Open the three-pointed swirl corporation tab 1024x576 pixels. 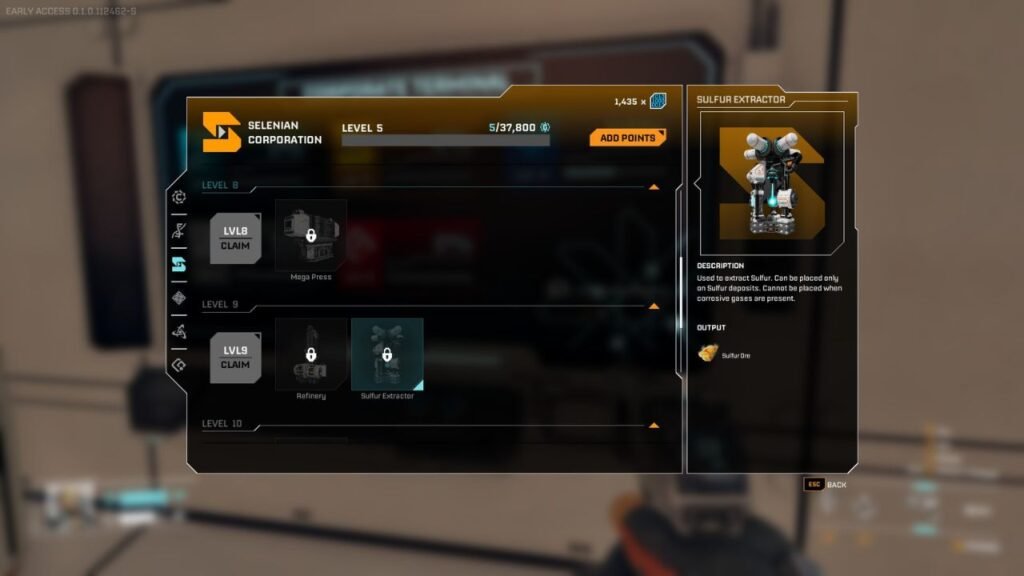click(179, 331)
